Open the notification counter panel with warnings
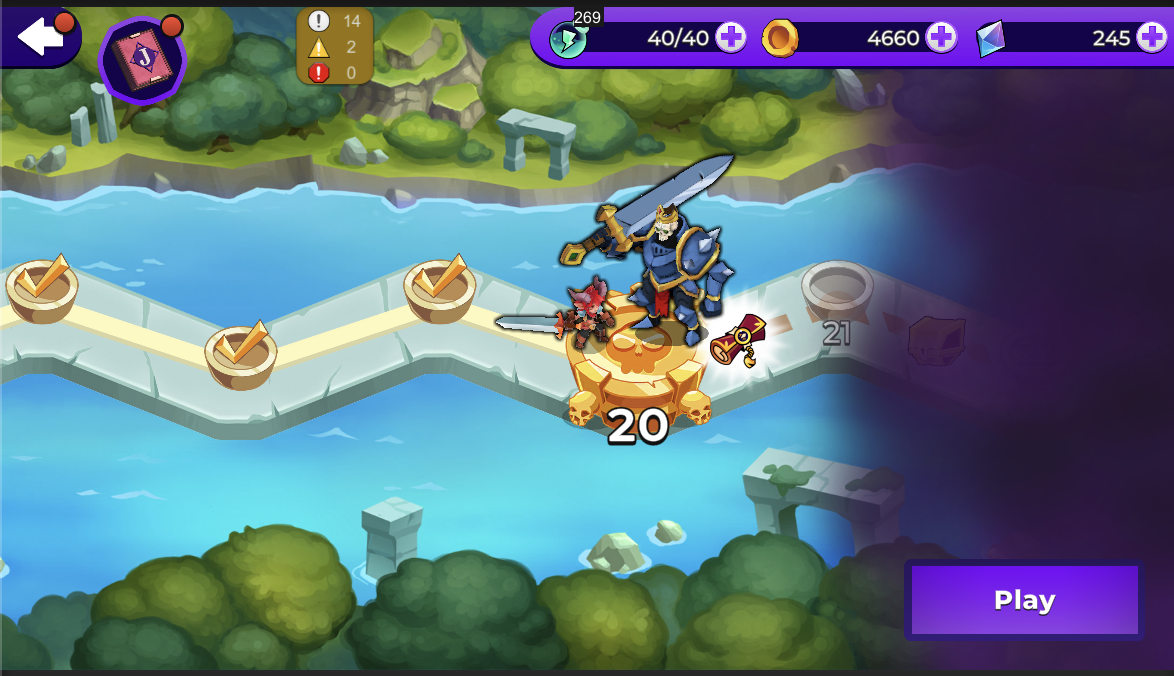Viewport: 1174px width, 676px height. coord(335,46)
